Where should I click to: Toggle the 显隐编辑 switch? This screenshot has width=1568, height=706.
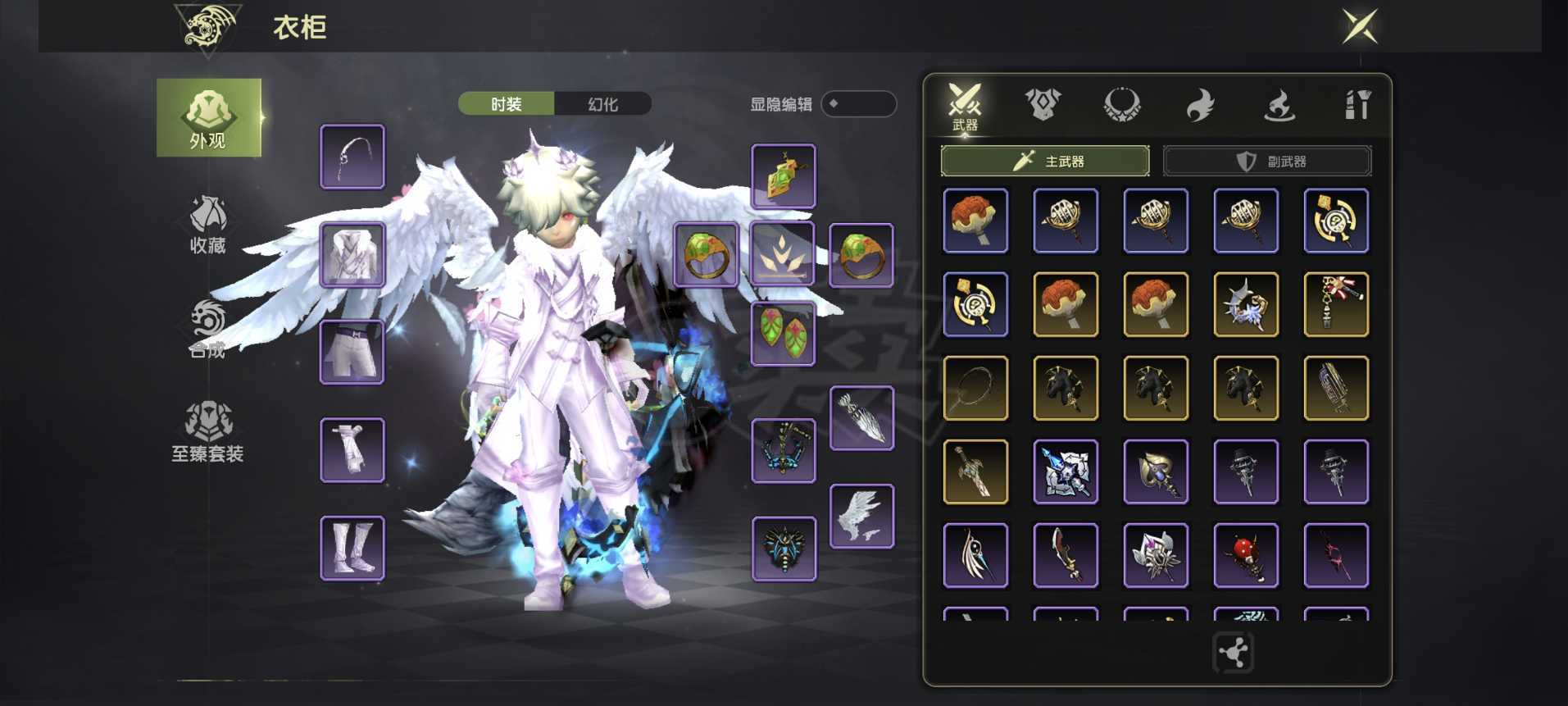tap(857, 104)
